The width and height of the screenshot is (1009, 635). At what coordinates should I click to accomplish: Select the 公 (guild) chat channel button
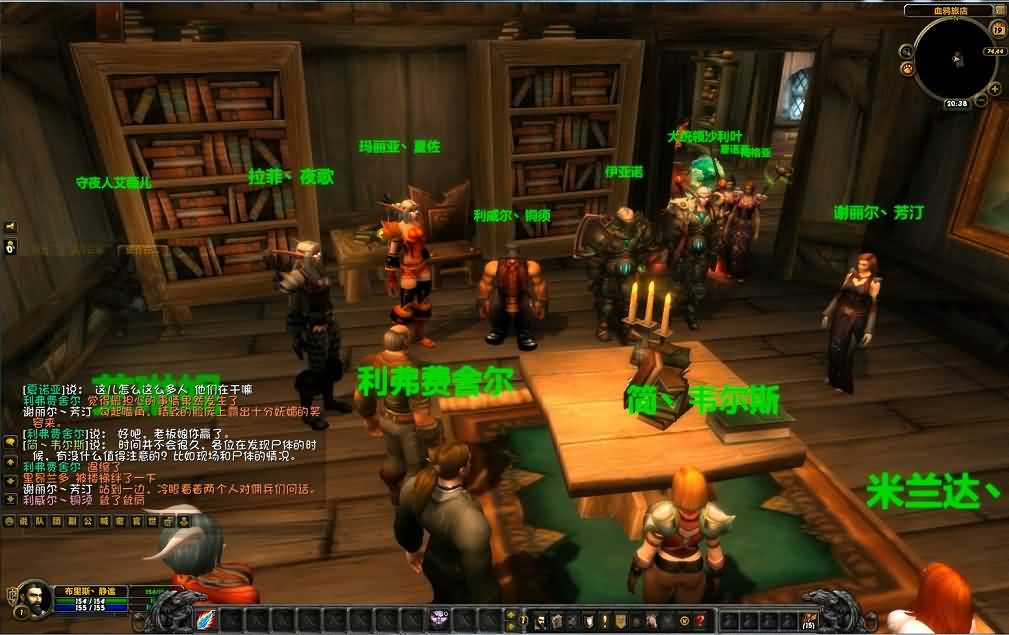pos(87,521)
